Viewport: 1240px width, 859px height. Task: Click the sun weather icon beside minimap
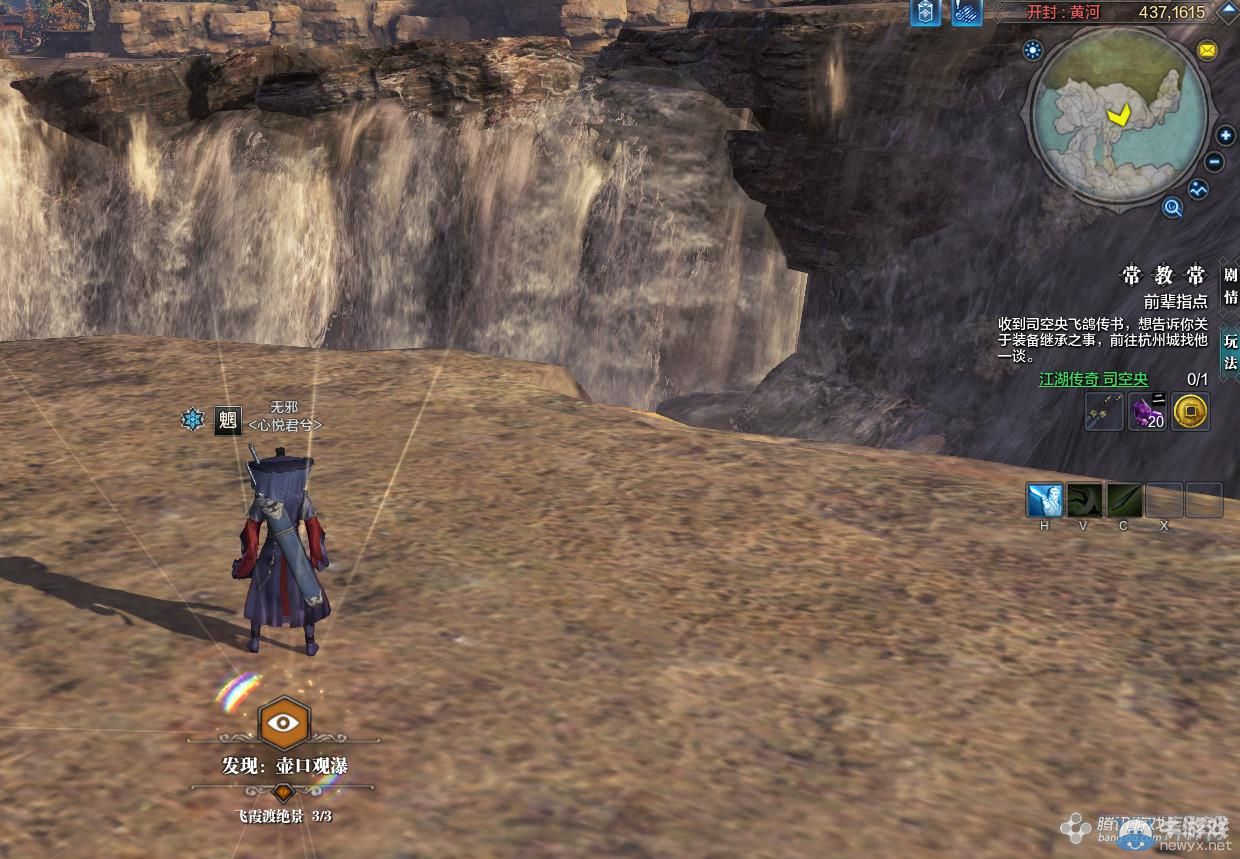pyautogui.click(x=1033, y=50)
